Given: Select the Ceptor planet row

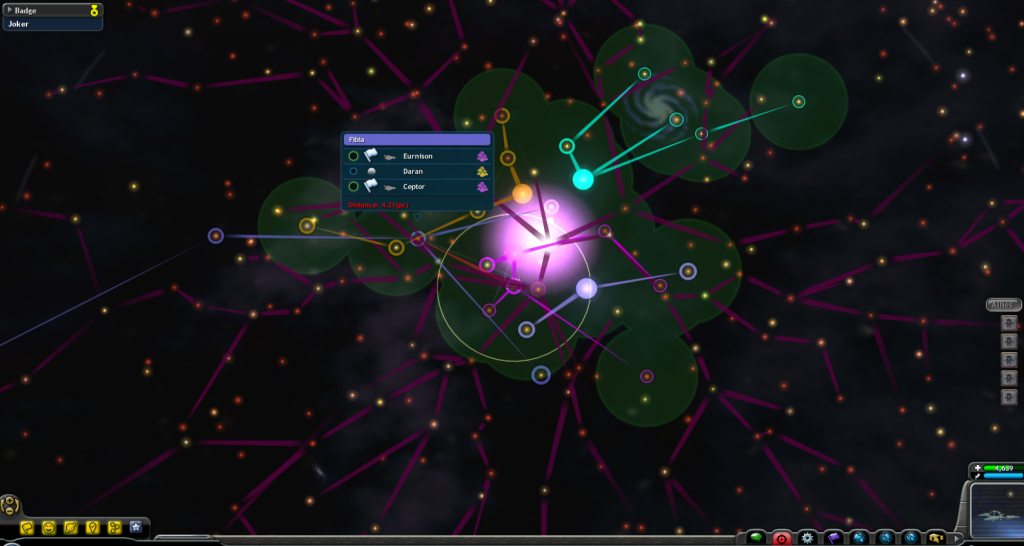Looking at the screenshot, I should [417, 186].
